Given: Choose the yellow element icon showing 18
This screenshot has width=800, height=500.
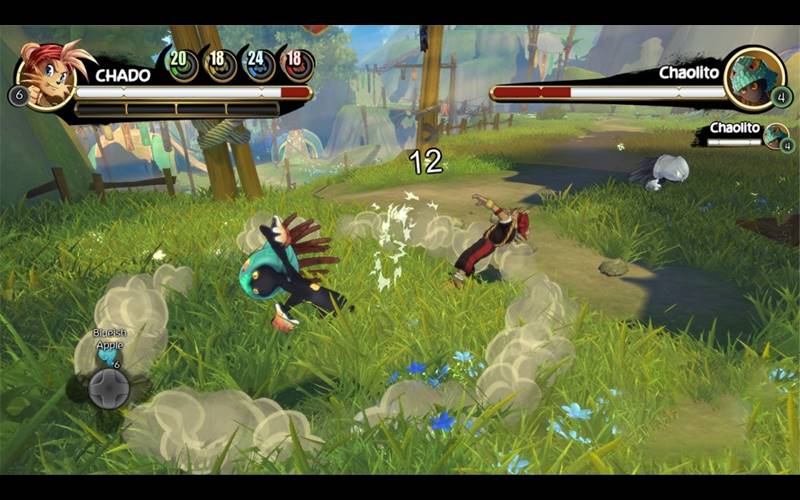Looking at the screenshot, I should pyautogui.click(x=220, y=64).
